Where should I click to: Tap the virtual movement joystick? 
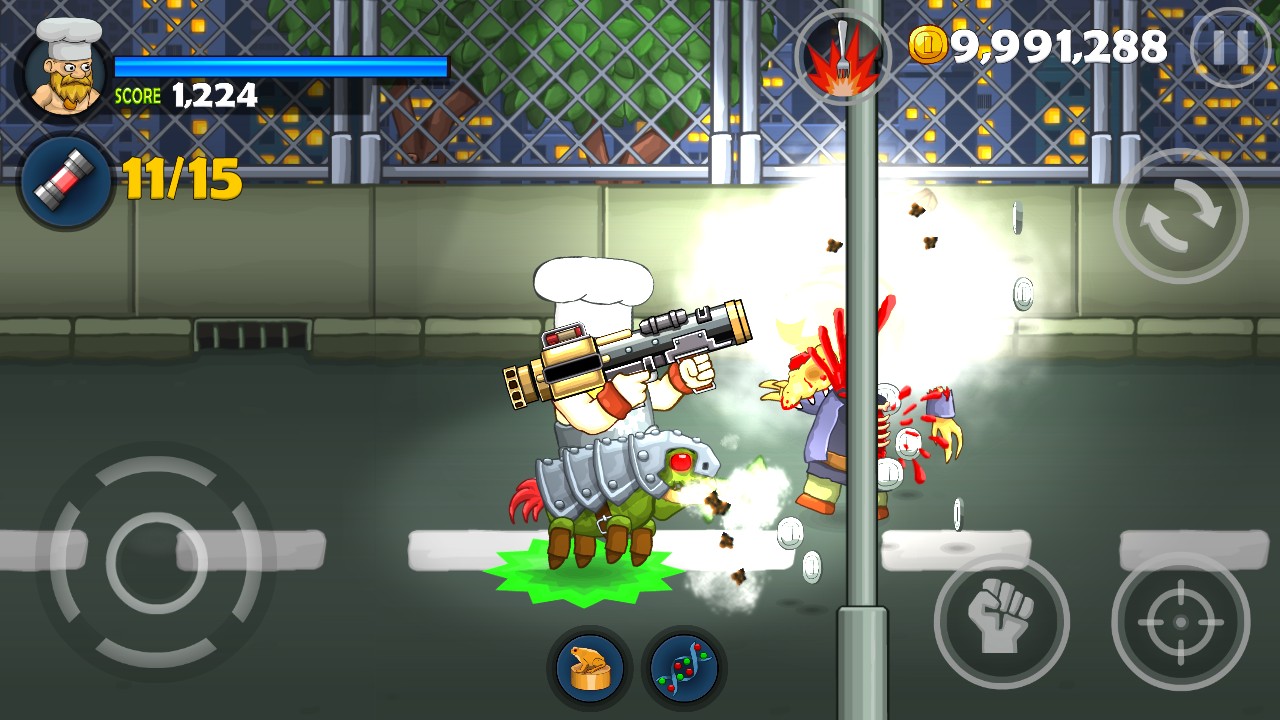click(x=155, y=561)
